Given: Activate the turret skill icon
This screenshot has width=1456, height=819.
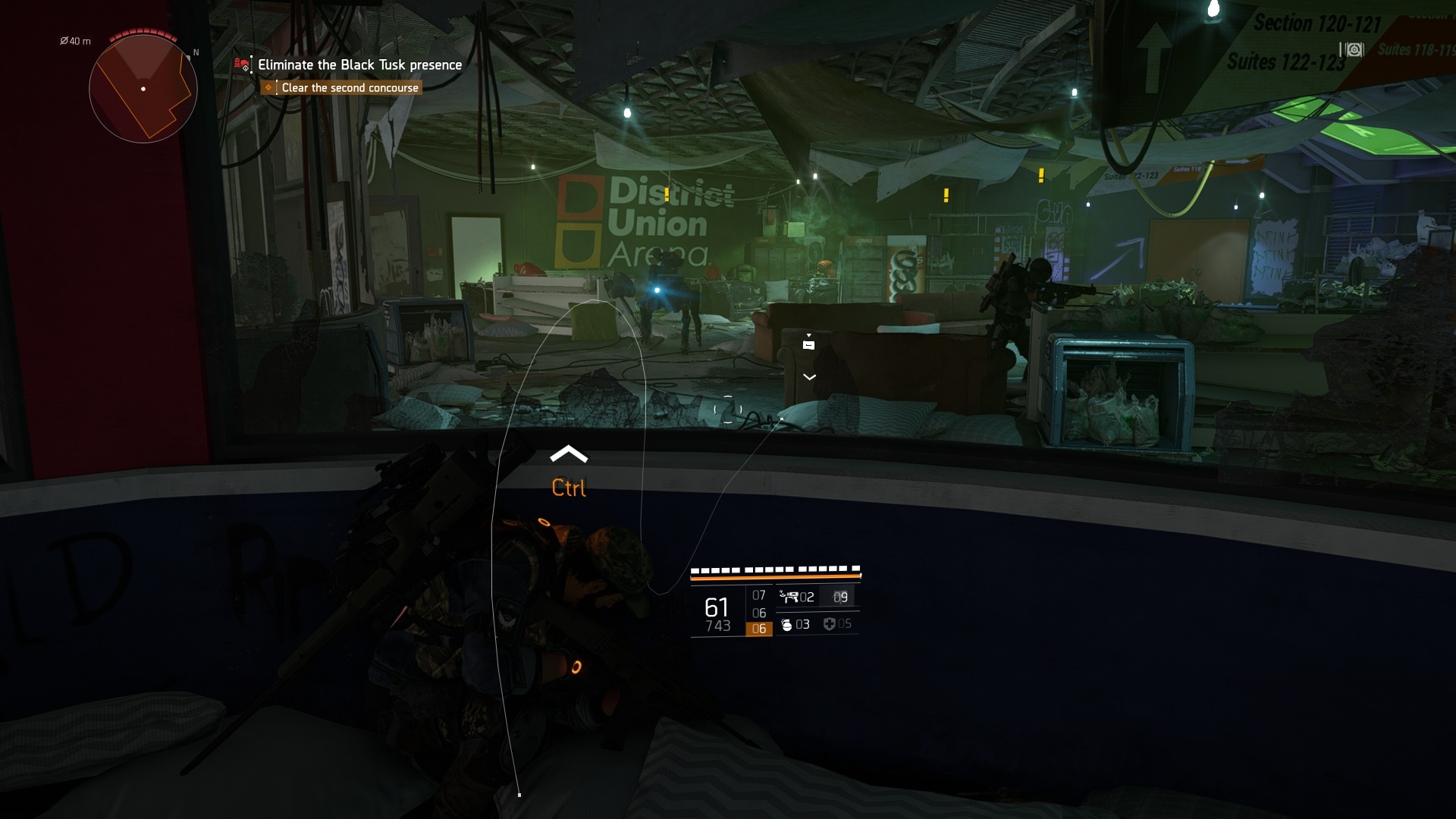Looking at the screenshot, I should (789, 597).
